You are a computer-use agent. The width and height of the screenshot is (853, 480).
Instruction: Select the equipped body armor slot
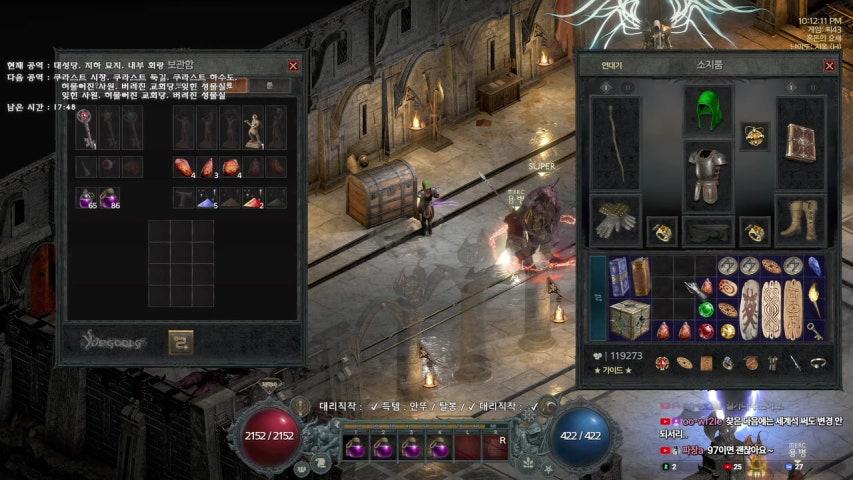click(707, 175)
